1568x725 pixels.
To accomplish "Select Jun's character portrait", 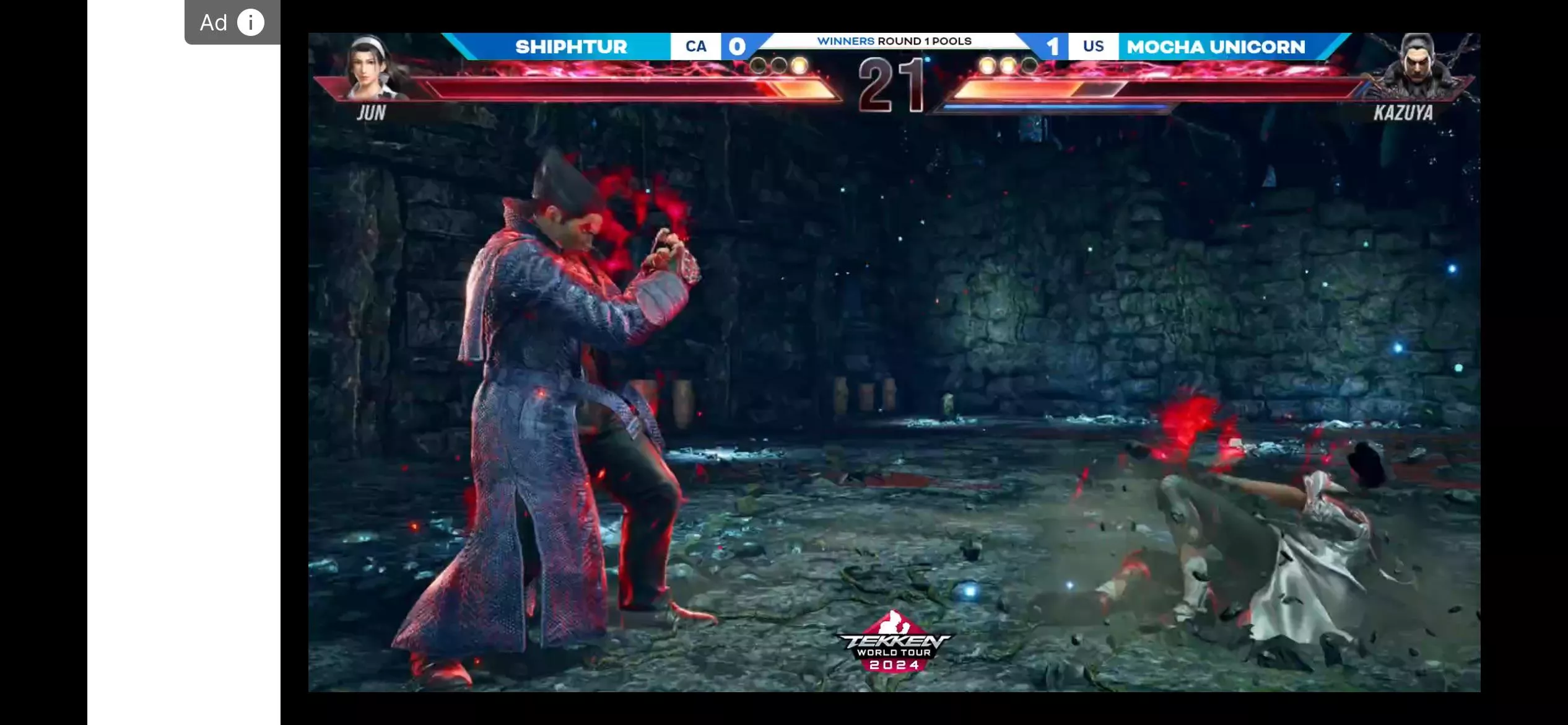I will coord(373,68).
